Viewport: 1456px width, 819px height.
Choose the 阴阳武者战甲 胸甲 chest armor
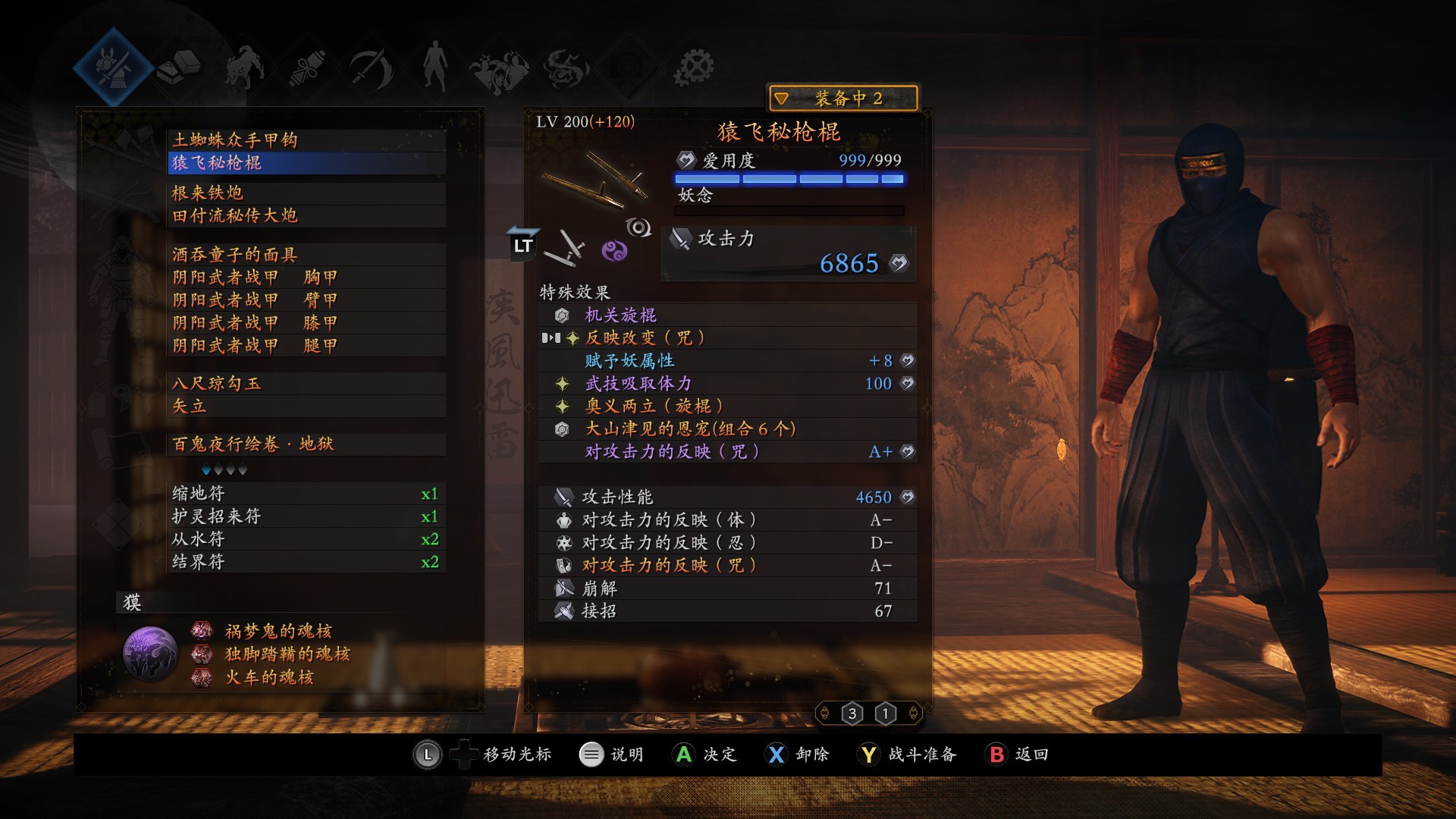(255, 278)
